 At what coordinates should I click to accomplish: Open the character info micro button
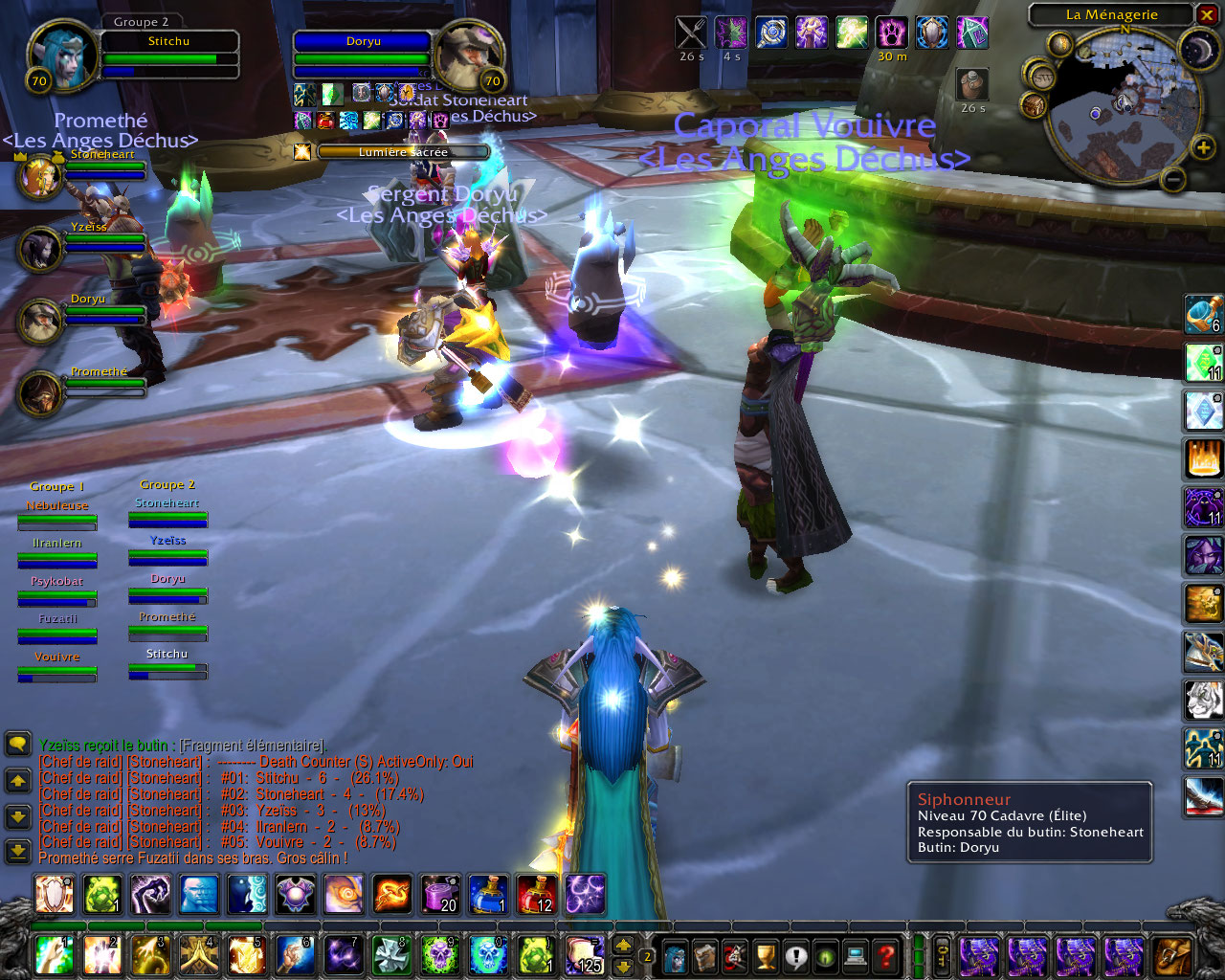click(x=676, y=956)
